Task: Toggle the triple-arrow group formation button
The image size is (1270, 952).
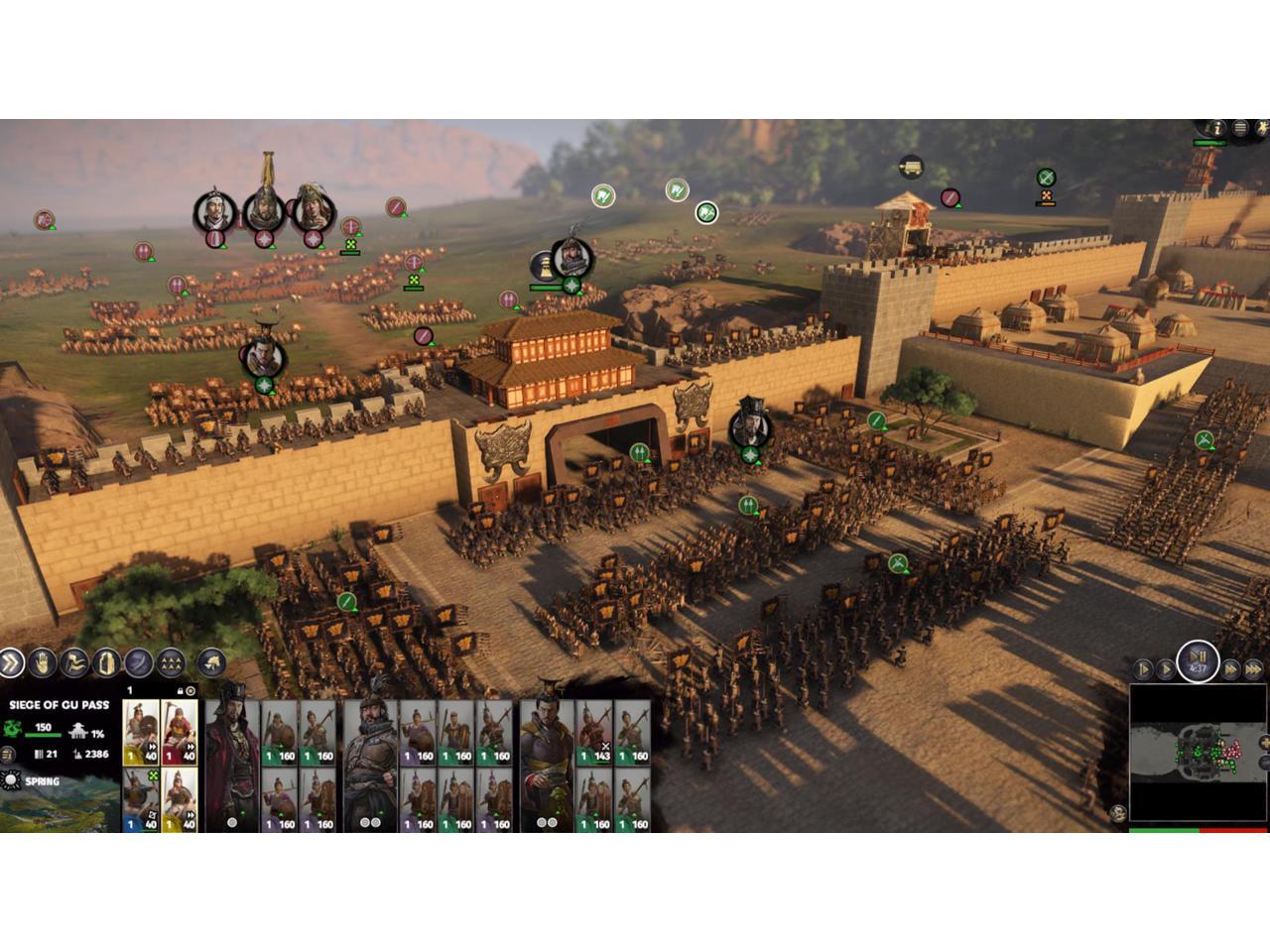Action: pos(171,662)
